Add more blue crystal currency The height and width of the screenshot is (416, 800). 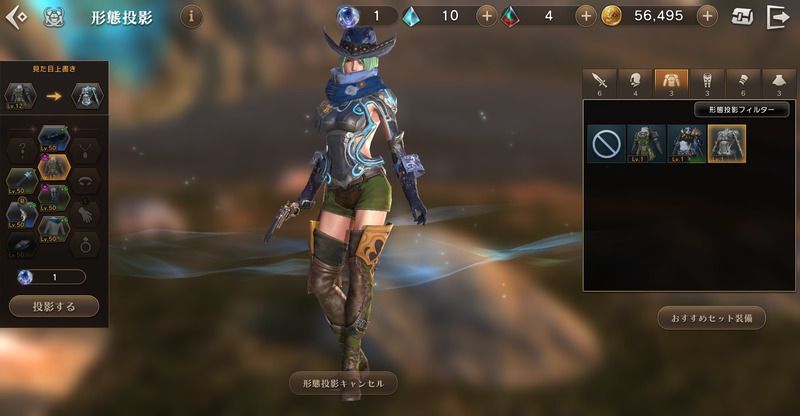(486, 17)
